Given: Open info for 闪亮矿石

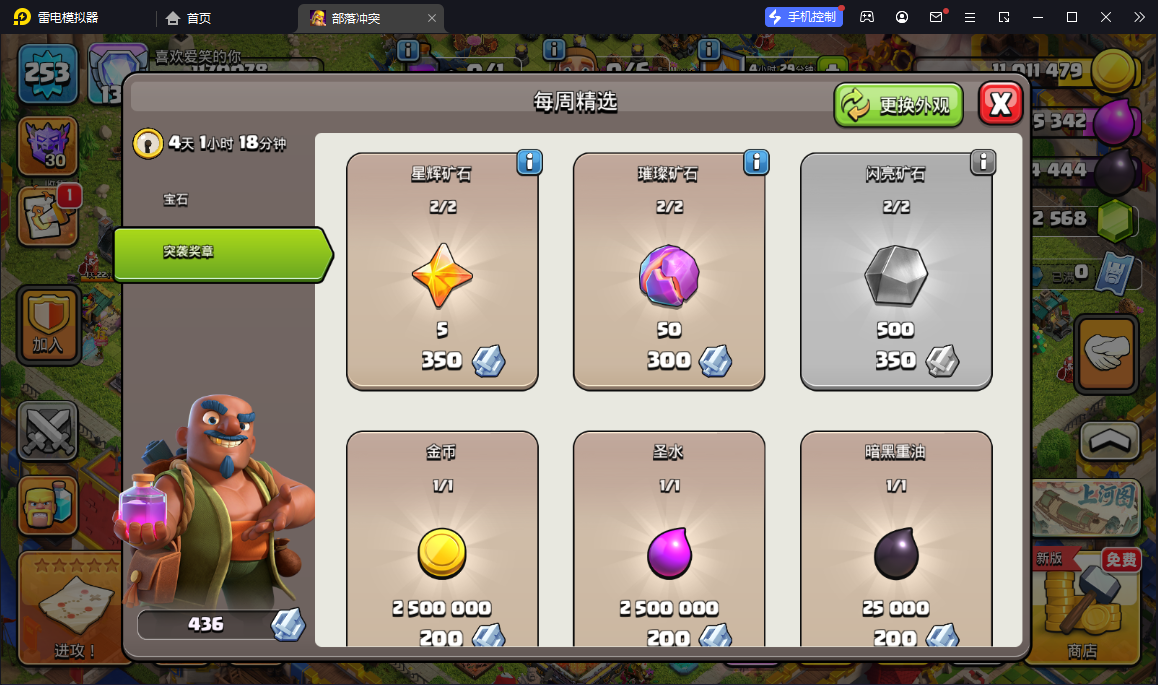Looking at the screenshot, I should coord(983,162).
